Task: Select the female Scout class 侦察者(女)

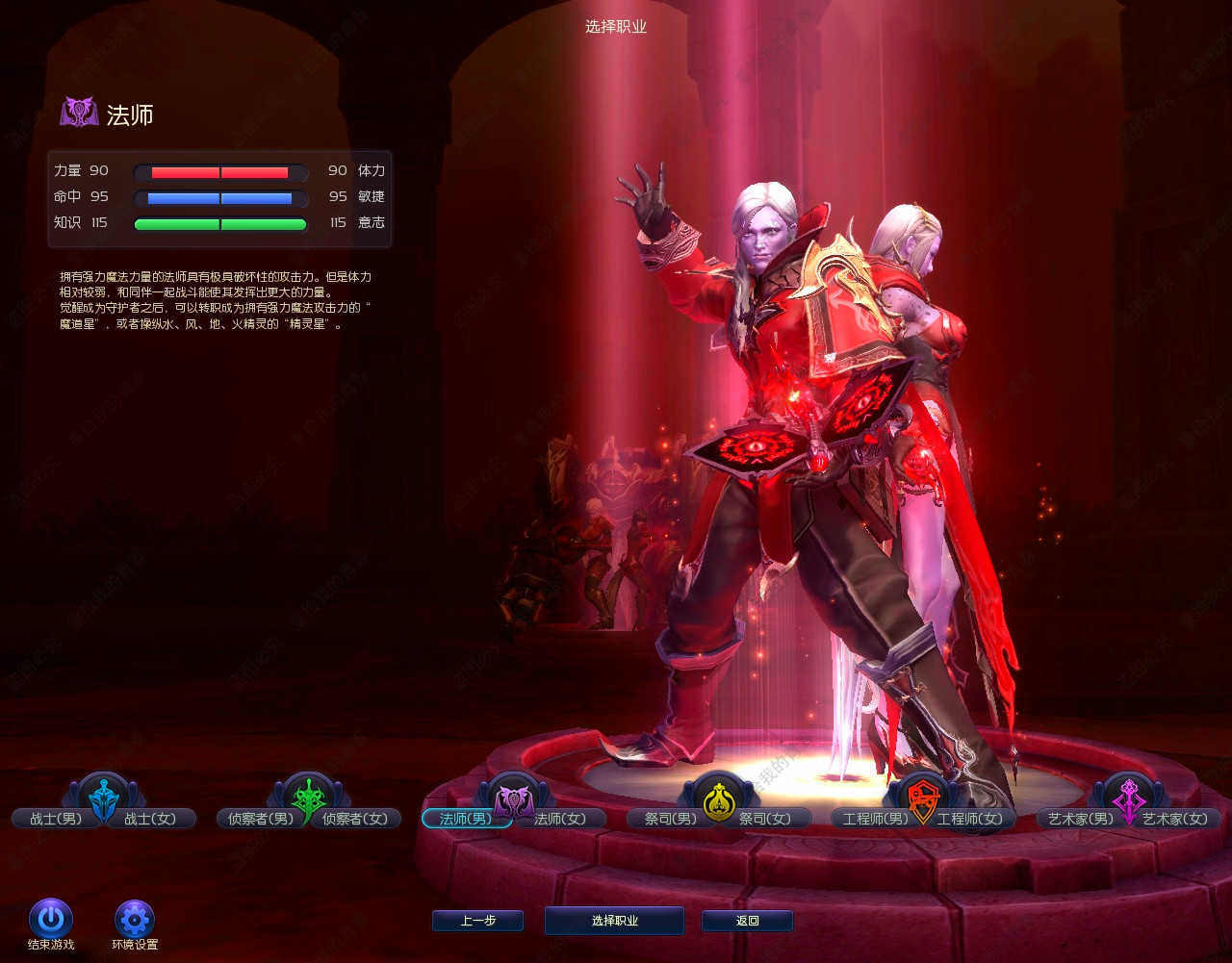Action: [x=355, y=819]
